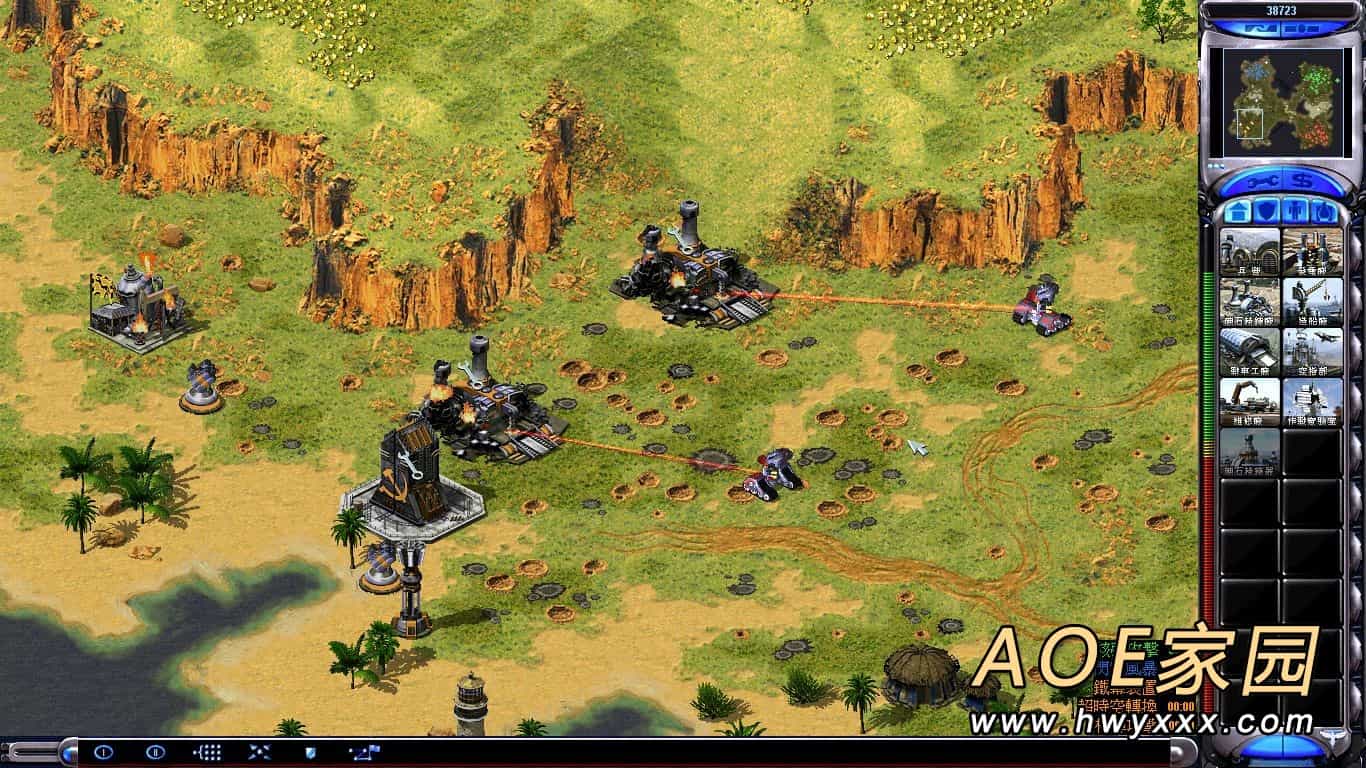Click the flag waypoint command button

pos(361,752)
